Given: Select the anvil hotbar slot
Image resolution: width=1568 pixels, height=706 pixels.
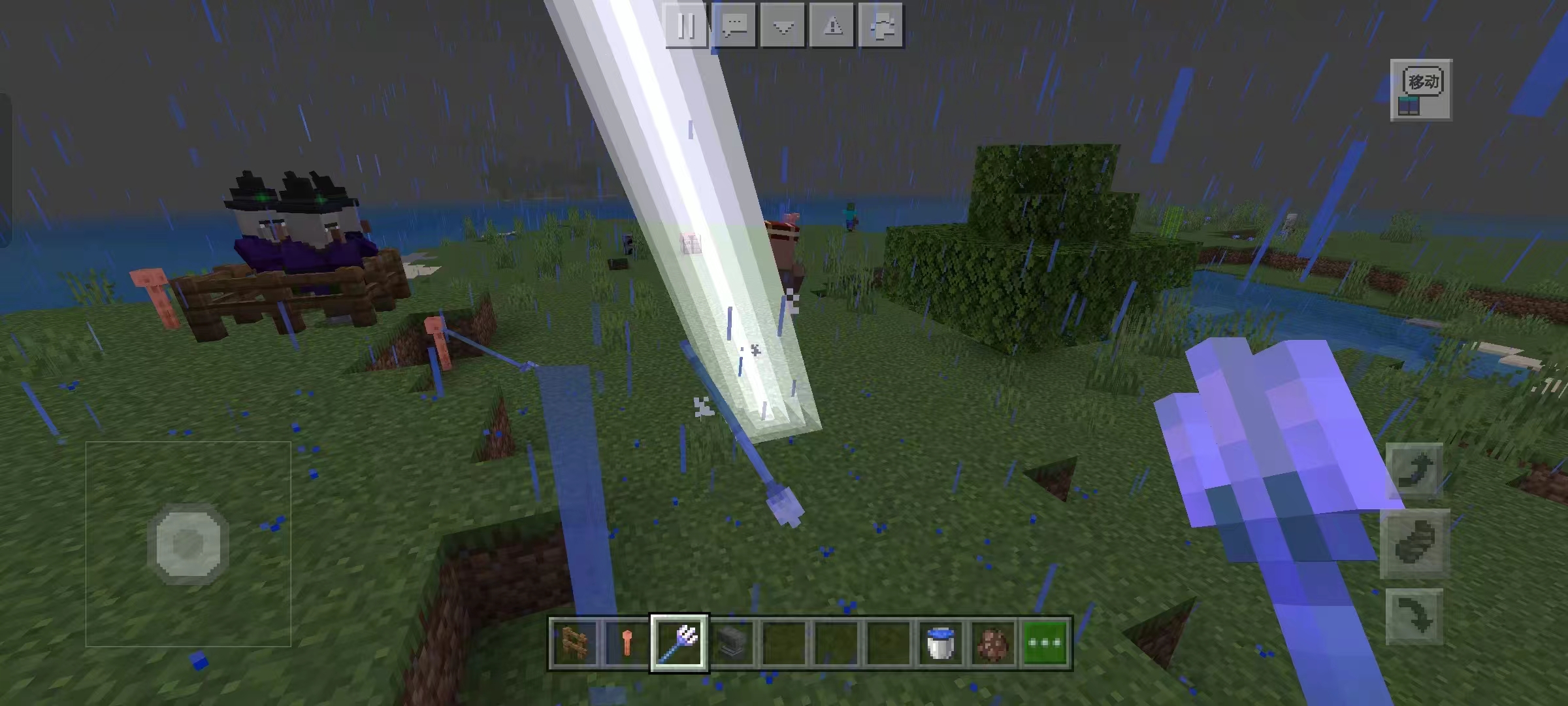Looking at the screenshot, I should coord(732,643).
